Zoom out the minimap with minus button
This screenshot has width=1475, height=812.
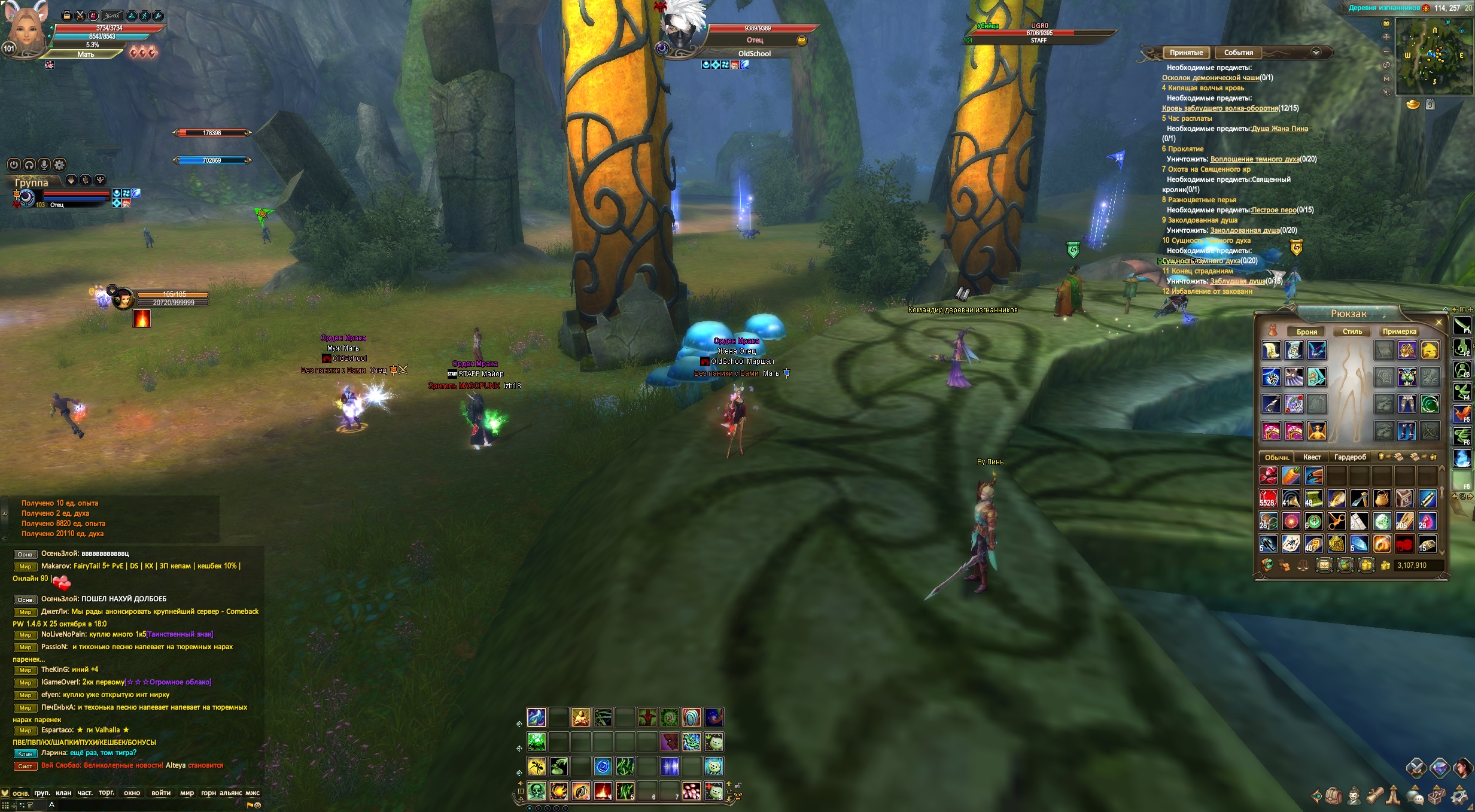[1386, 51]
